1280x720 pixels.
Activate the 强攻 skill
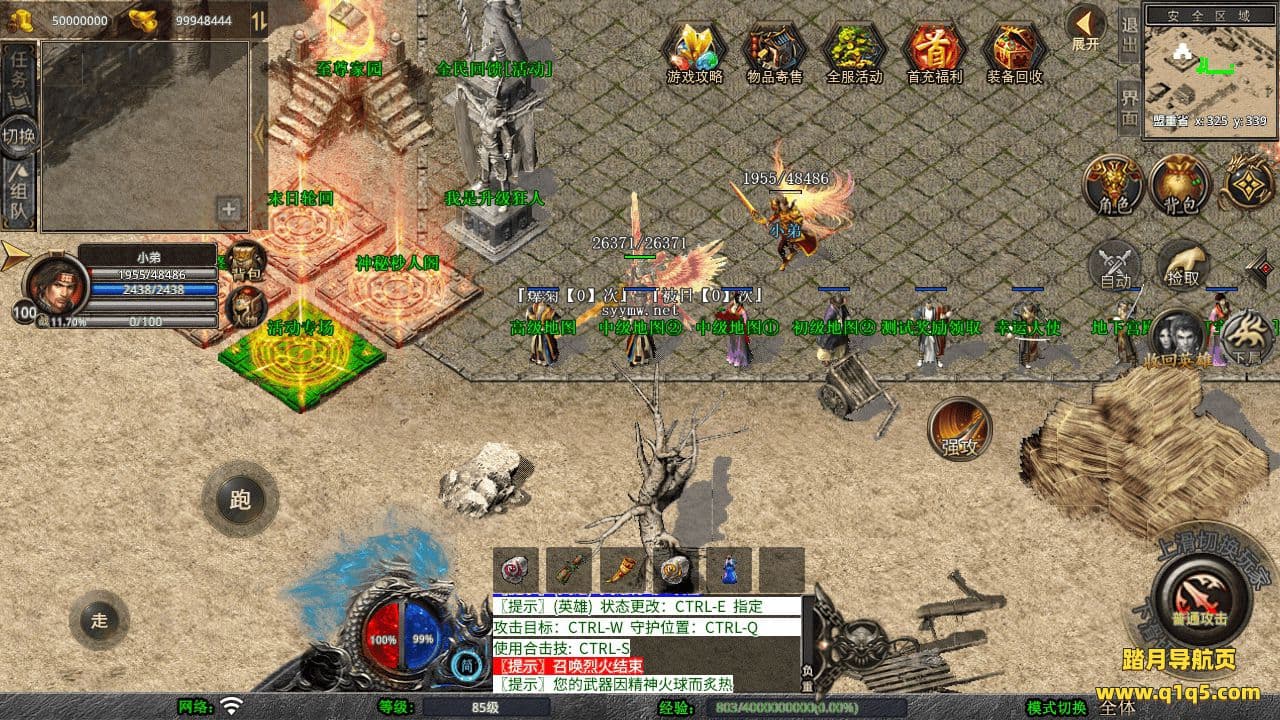click(960, 430)
